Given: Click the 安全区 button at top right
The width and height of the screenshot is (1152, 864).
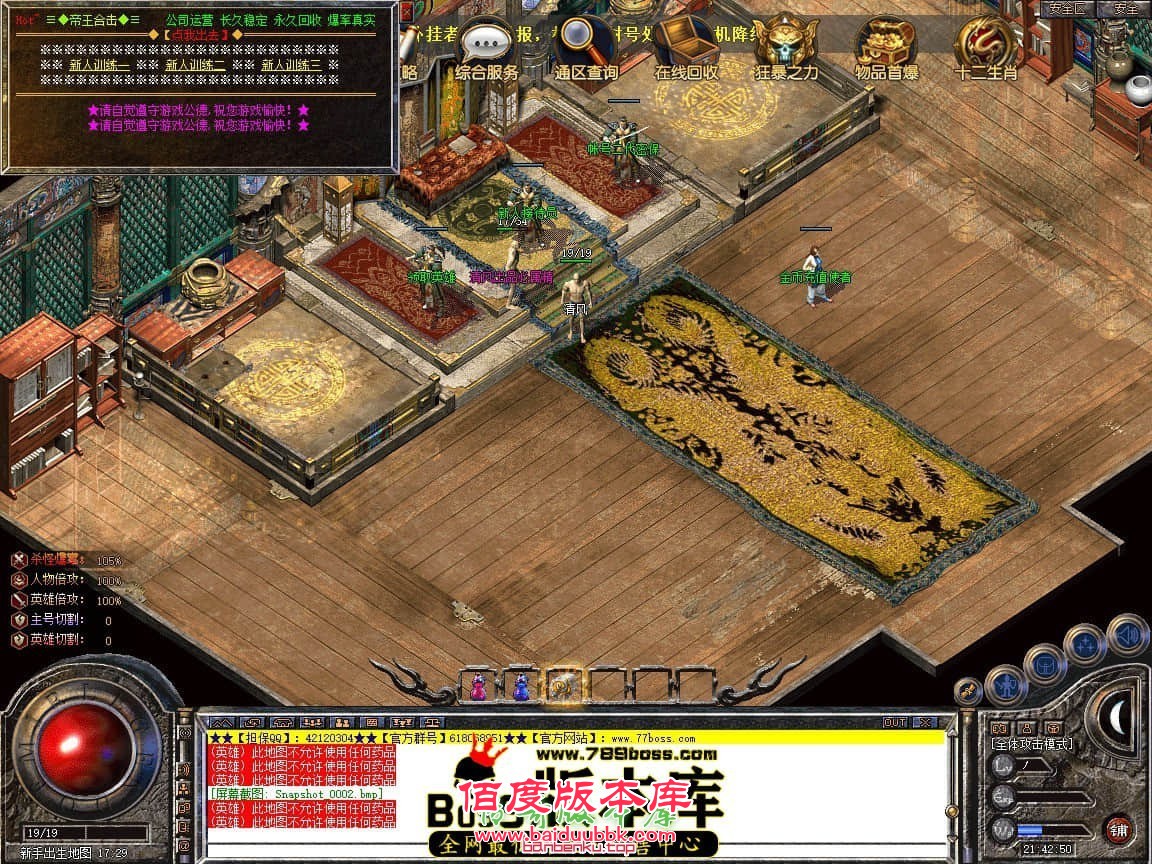Looking at the screenshot, I should [1067, 8].
